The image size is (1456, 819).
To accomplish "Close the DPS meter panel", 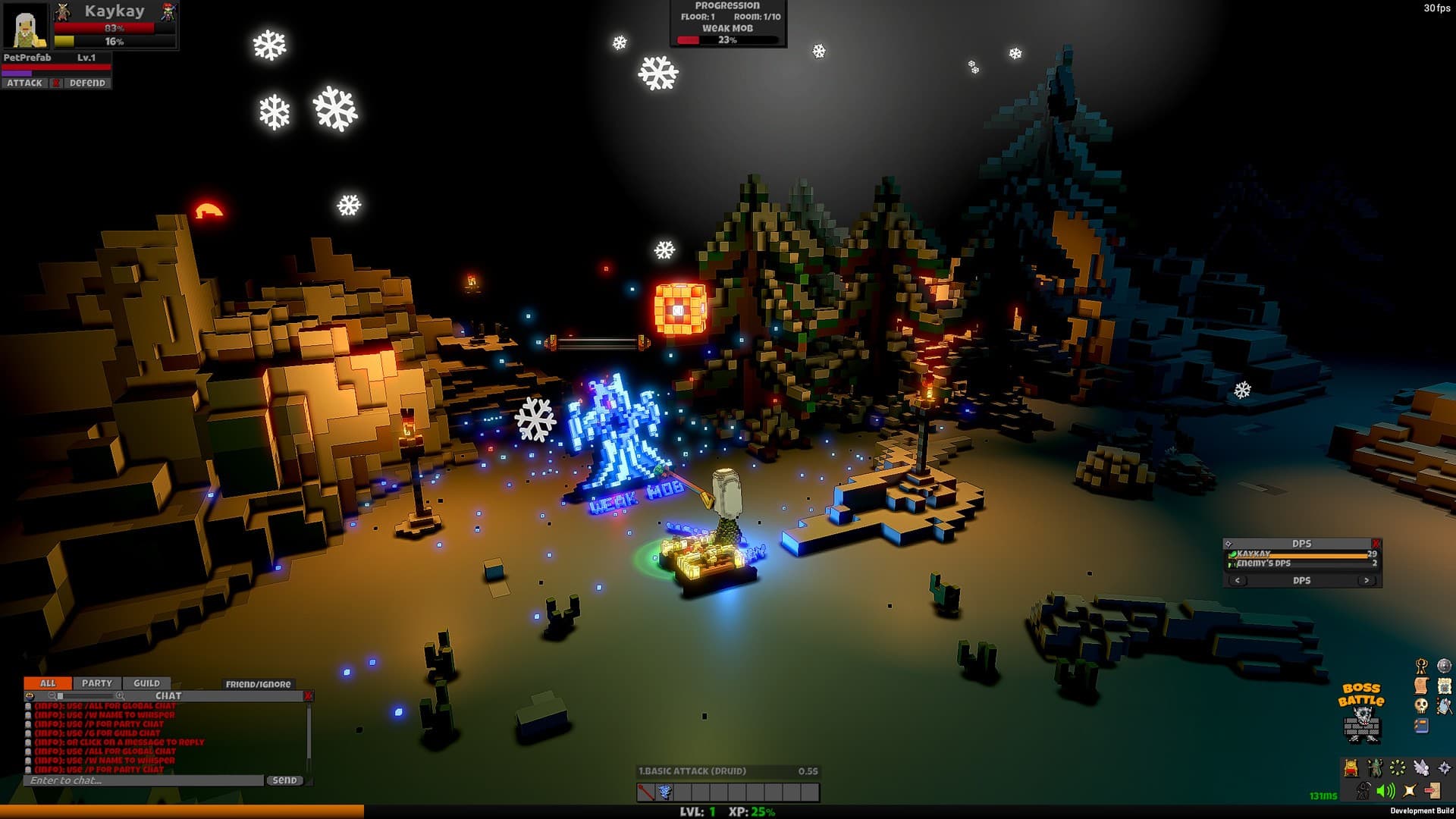I will [x=1376, y=544].
